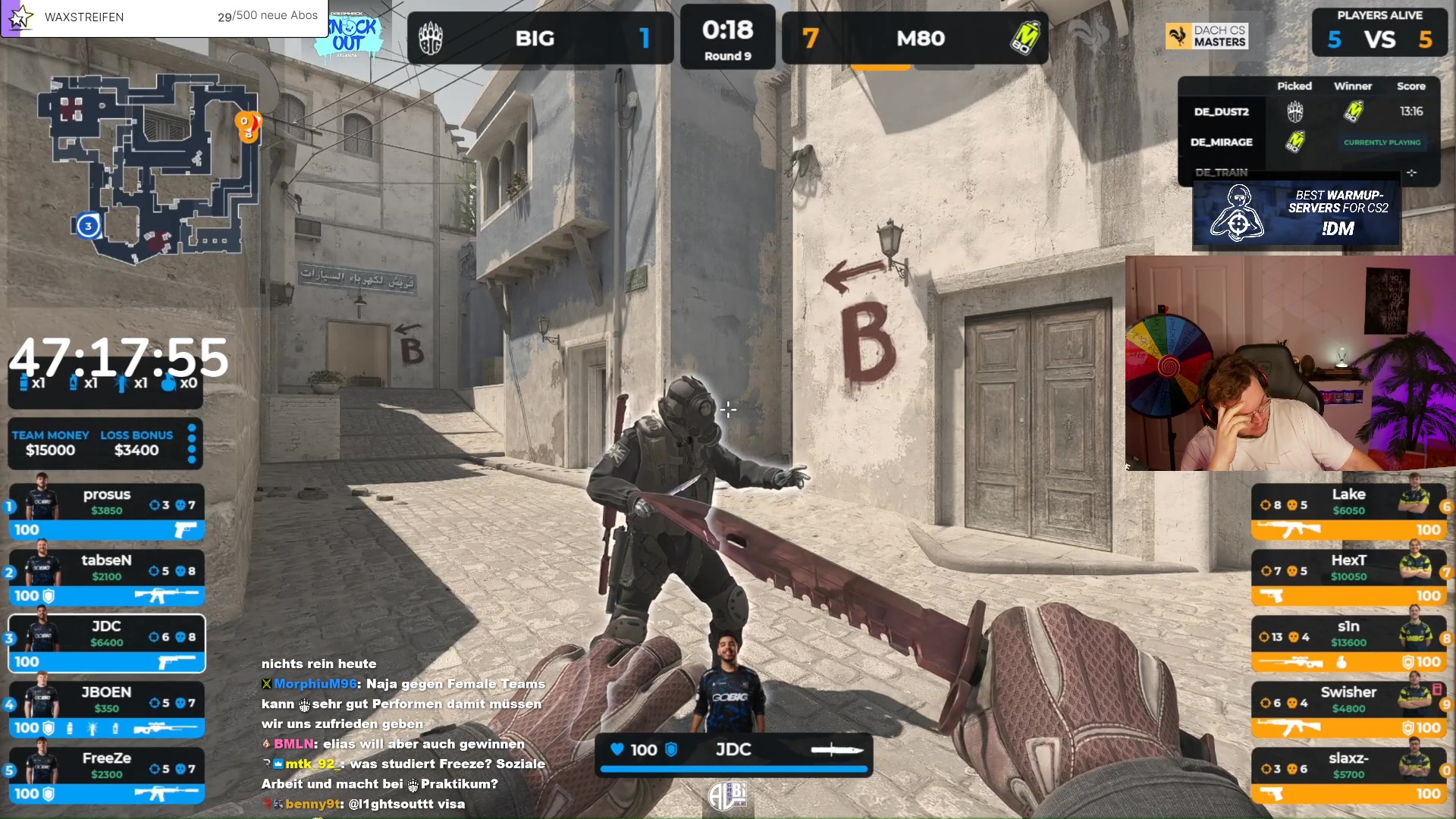Click the DACH CS Masters logo
Viewport: 1456px width, 819px height.
(x=1207, y=36)
